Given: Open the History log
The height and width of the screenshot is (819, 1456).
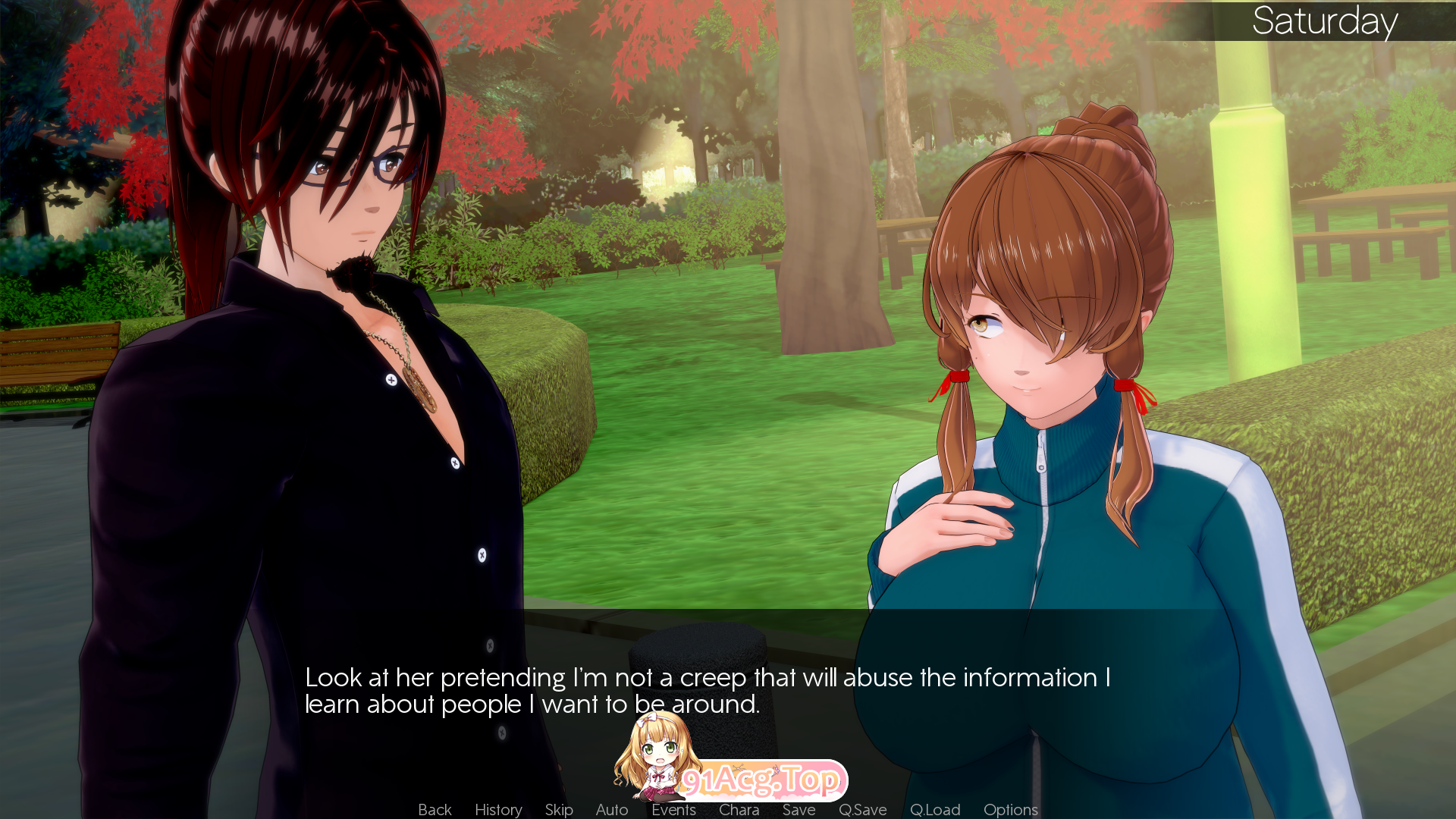Looking at the screenshot, I should pyautogui.click(x=497, y=809).
